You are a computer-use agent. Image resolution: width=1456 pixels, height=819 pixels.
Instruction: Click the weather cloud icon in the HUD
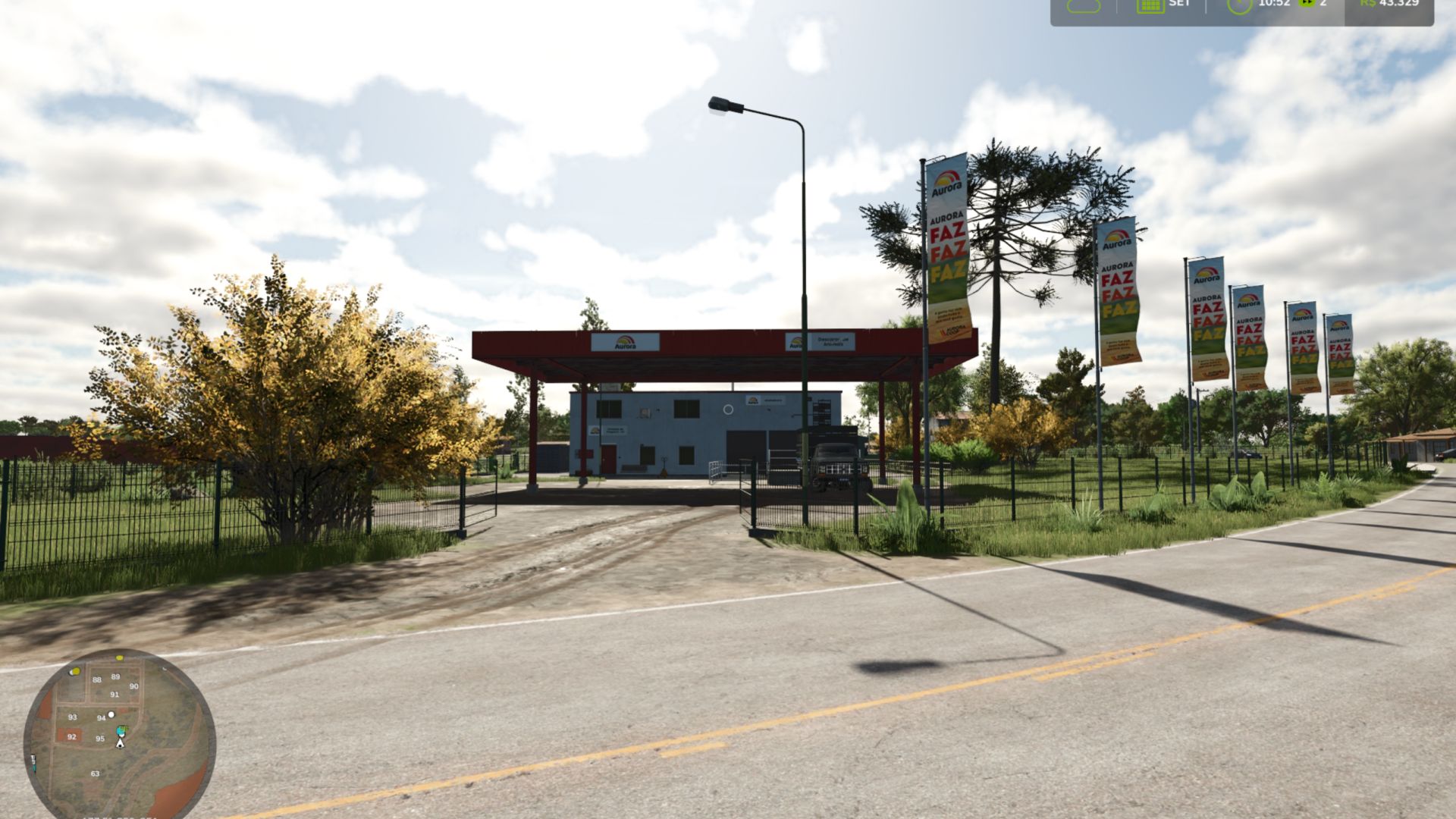point(1084,6)
